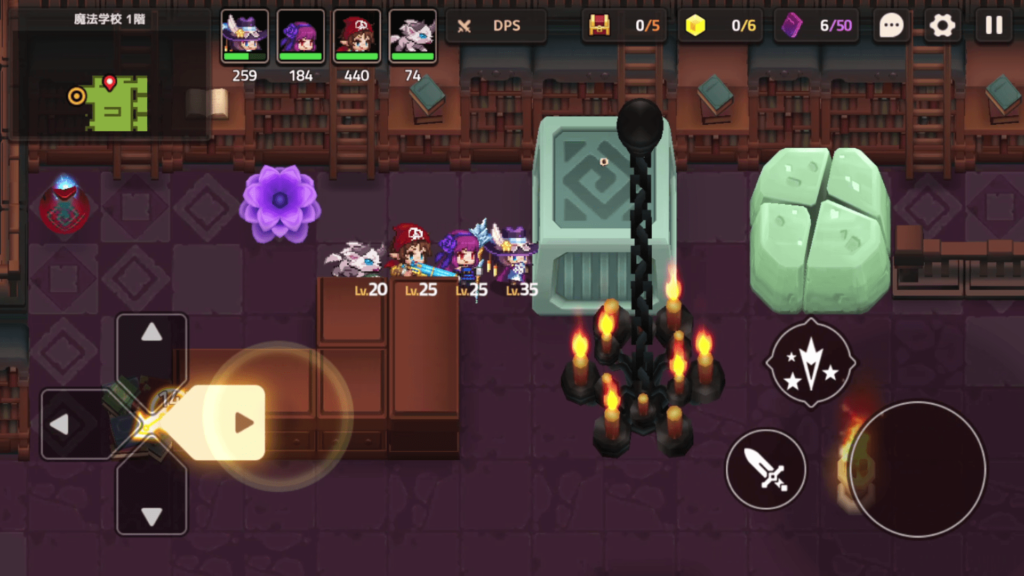The width and height of the screenshot is (1024, 576).
Task: Tap the left arrow on the D-pad
Action: tap(60, 424)
